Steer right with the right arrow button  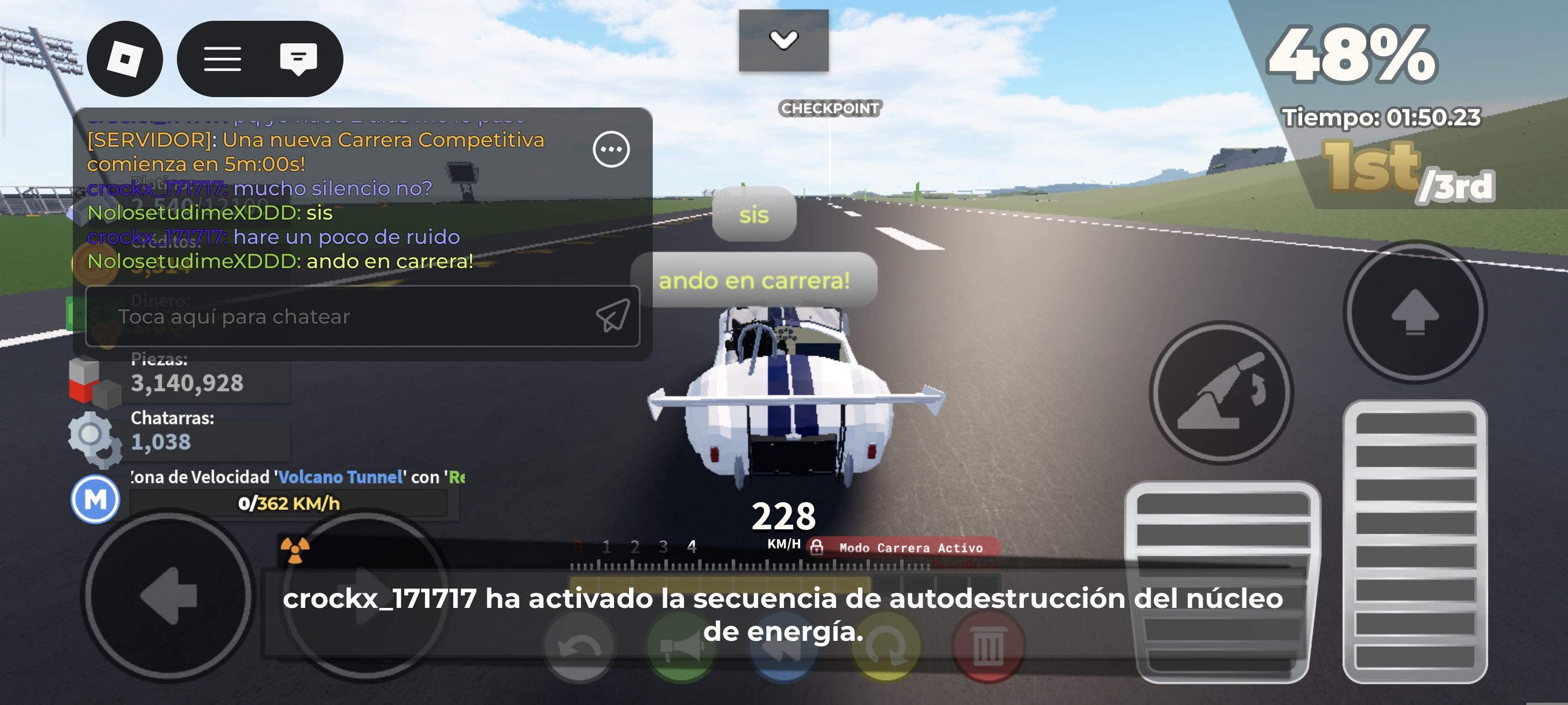(x=367, y=596)
